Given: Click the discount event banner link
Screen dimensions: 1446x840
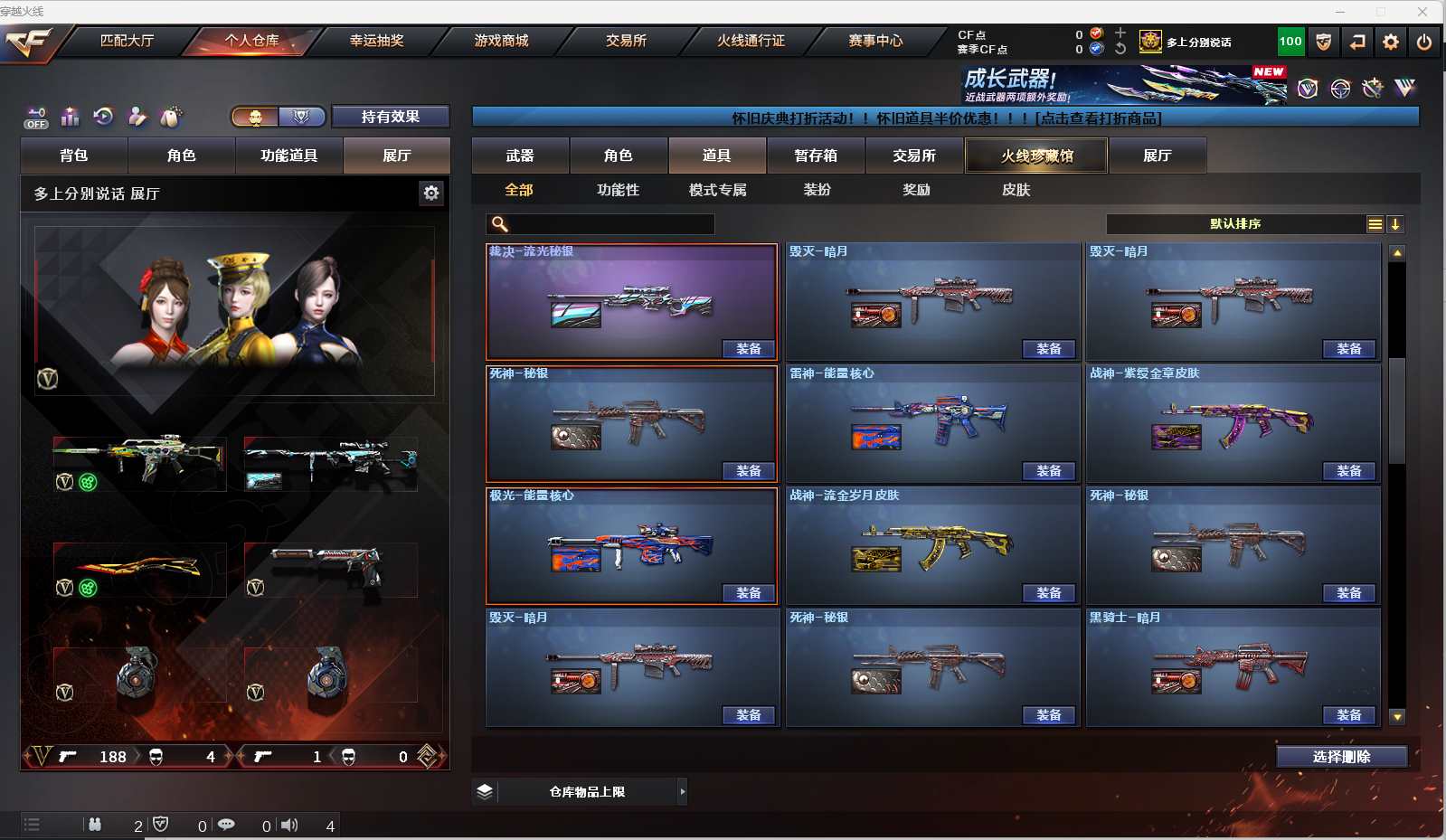Looking at the screenshot, I should click(x=945, y=118).
